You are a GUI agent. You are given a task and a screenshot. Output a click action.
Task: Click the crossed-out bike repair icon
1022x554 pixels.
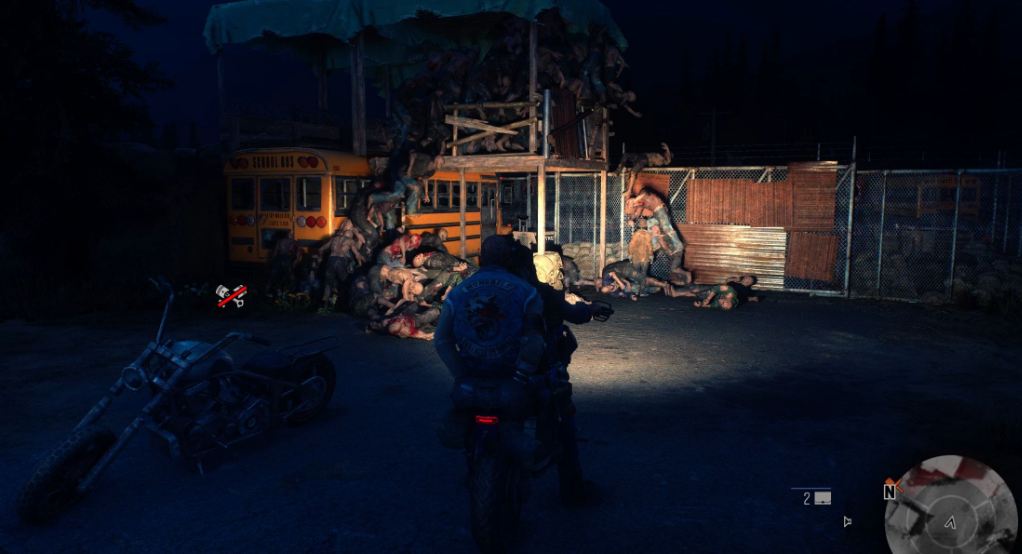231,295
